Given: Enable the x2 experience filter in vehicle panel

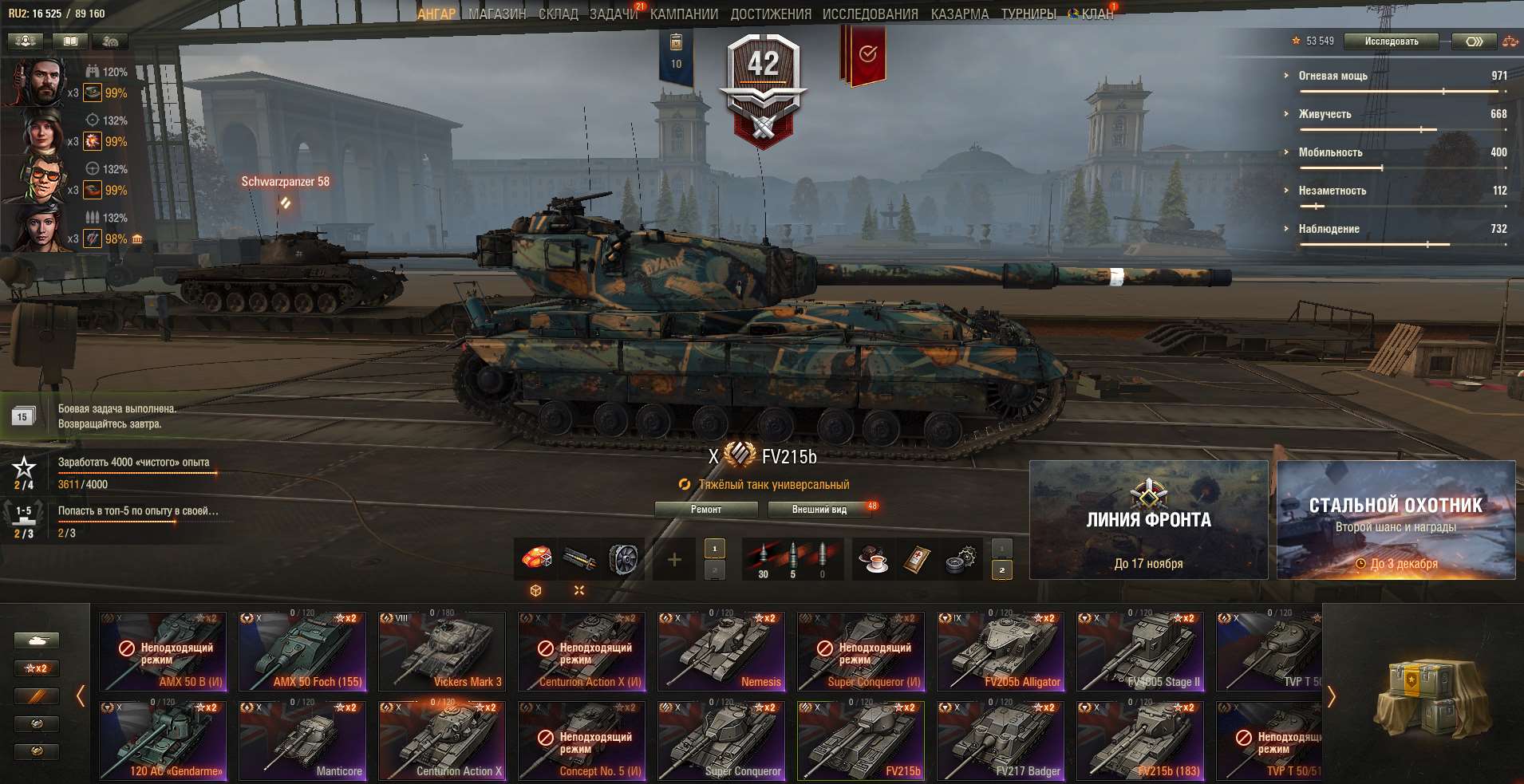Looking at the screenshot, I should pos(38,668).
